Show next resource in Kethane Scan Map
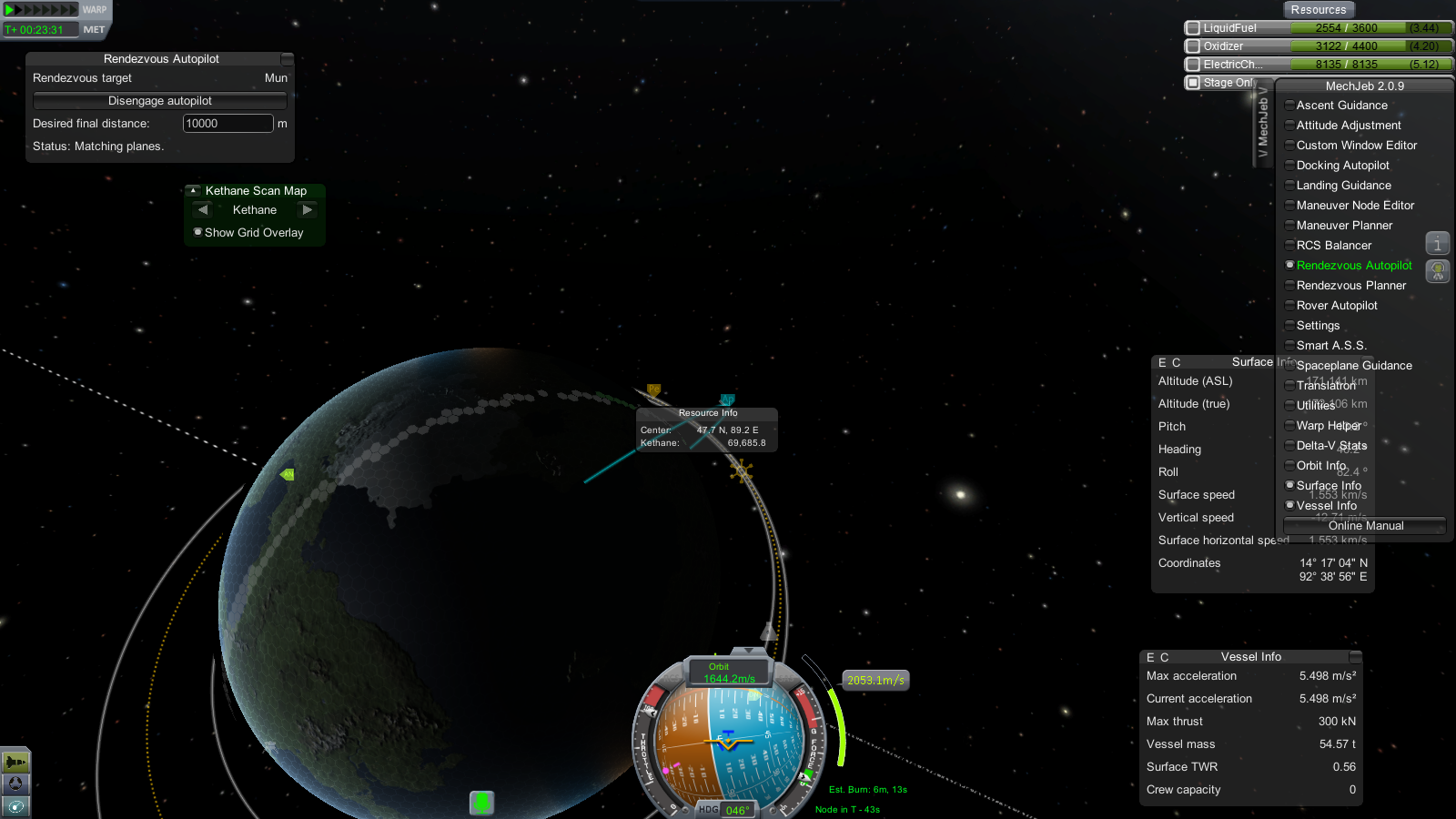Viewport: 1456px width, 819px height. pos(308,210)
